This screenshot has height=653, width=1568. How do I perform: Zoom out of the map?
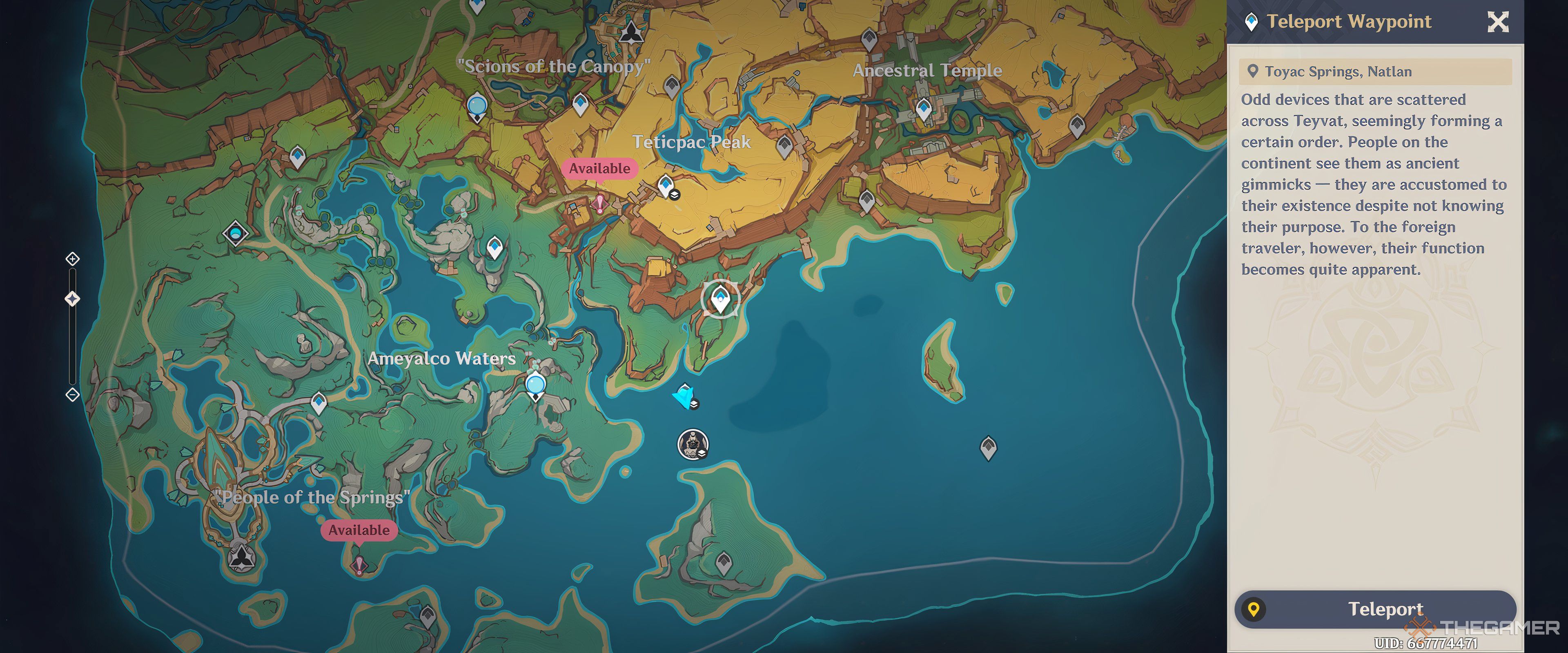click(x=72, y=395)
